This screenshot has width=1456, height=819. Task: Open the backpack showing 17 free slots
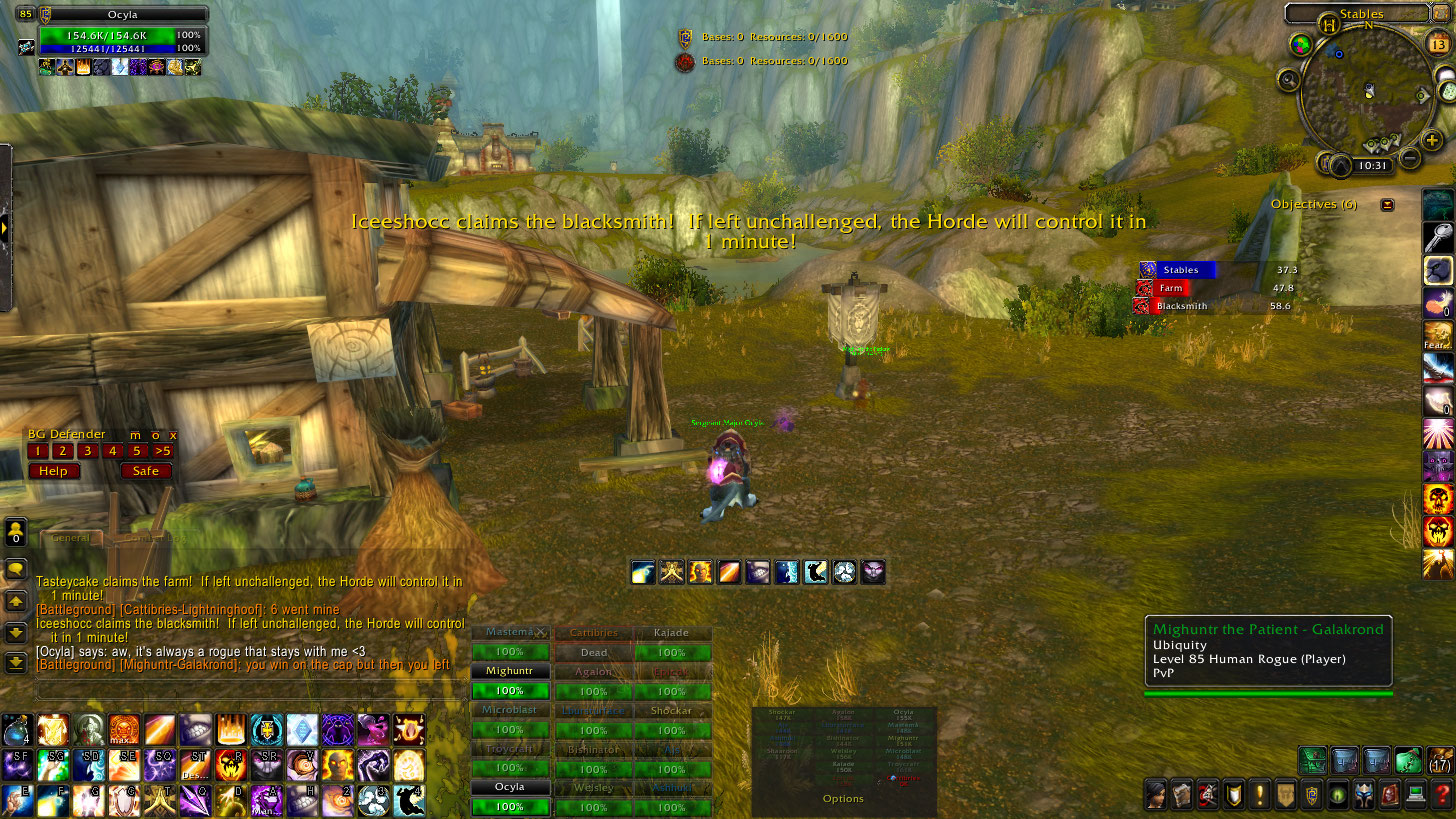point(1440,760)
